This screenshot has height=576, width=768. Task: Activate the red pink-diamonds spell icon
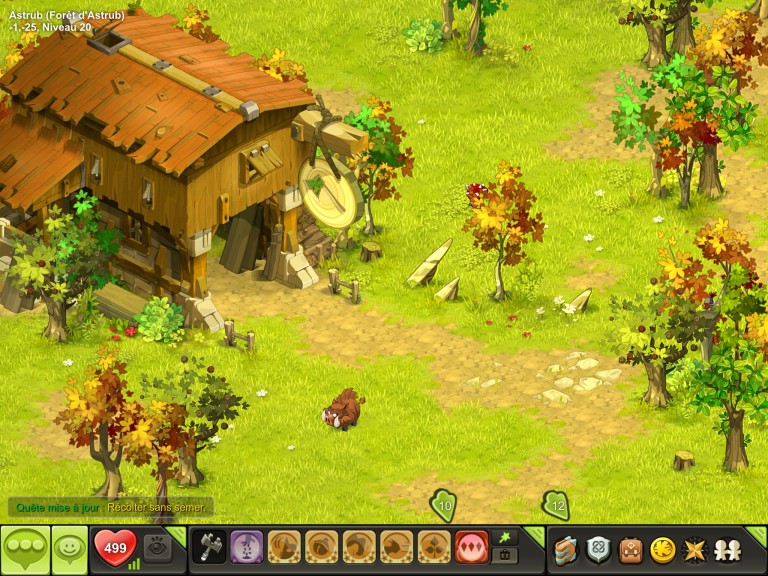point(471,547)
